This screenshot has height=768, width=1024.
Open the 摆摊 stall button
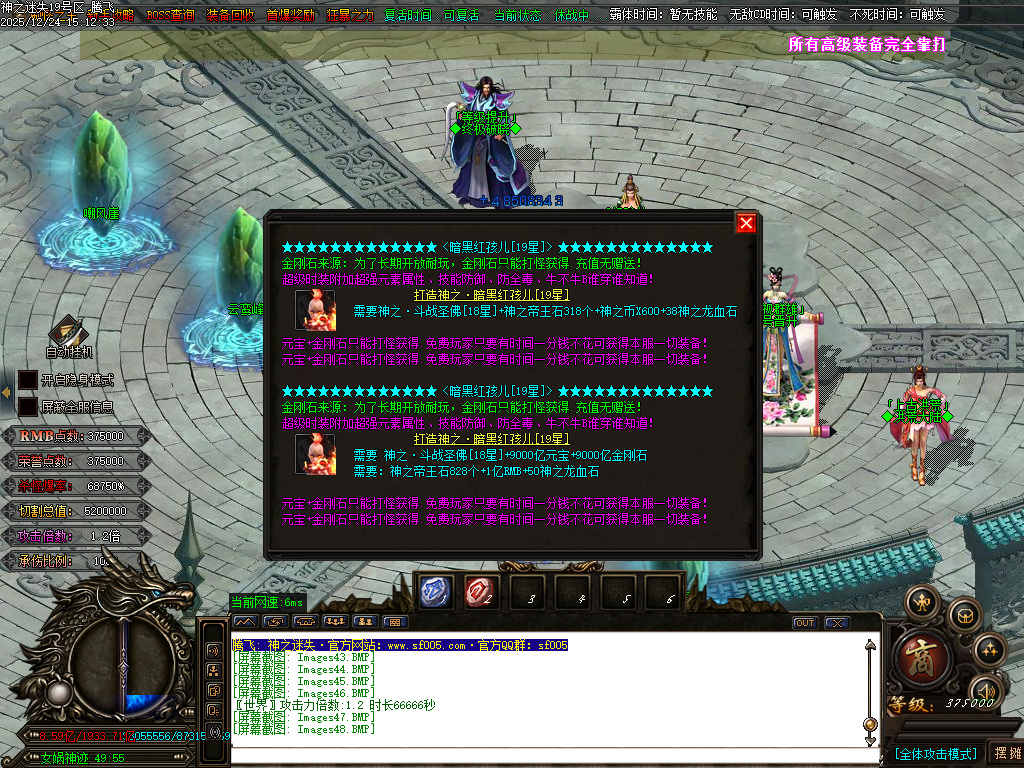coord(1005,753)
